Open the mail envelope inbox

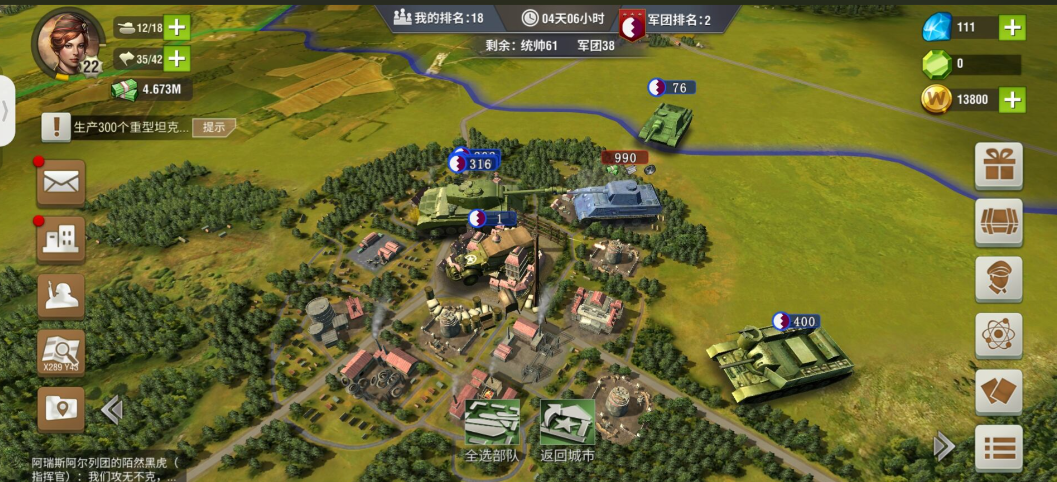click(61, 183)
